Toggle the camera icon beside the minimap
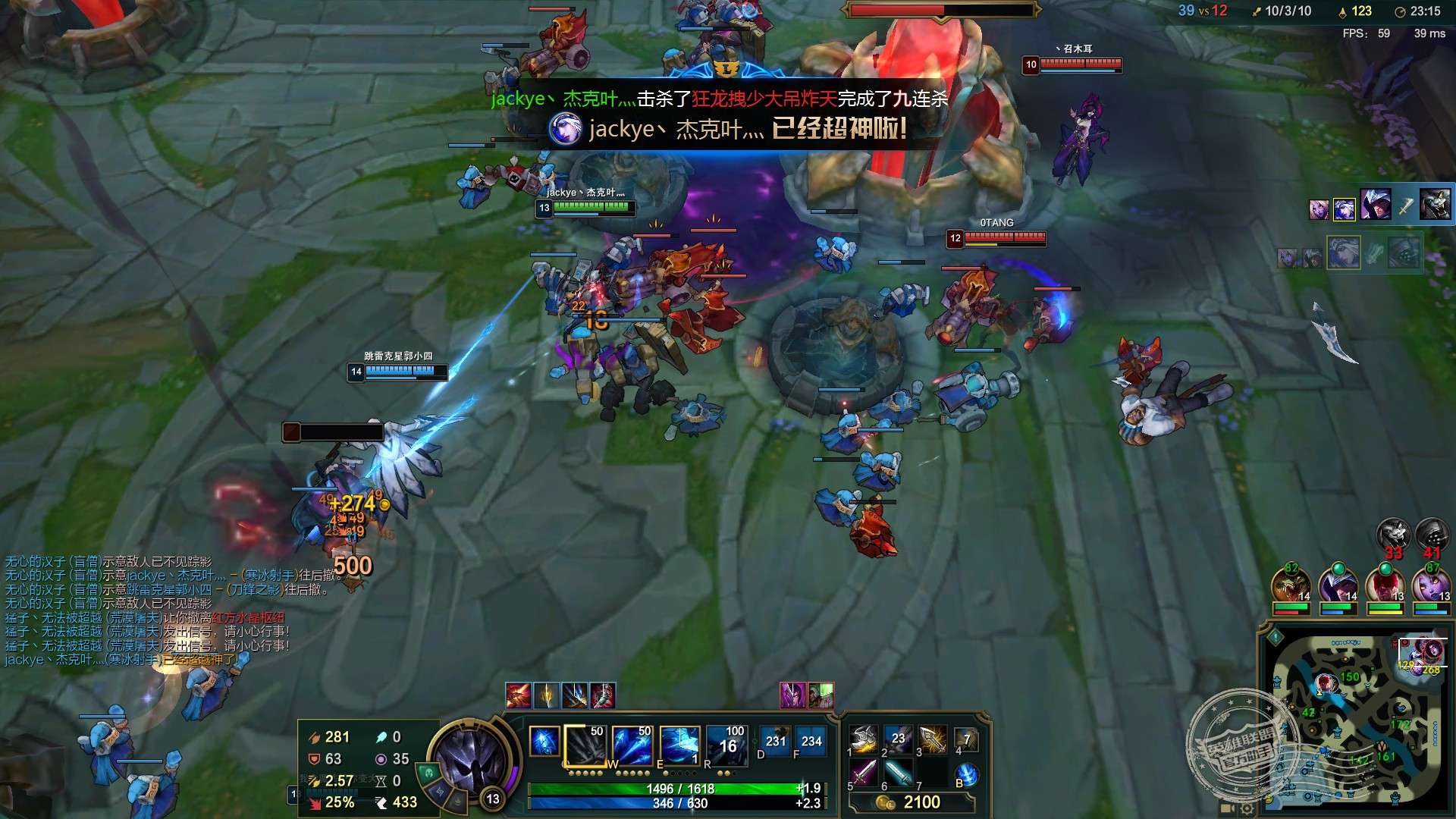 pos(1227,809)
